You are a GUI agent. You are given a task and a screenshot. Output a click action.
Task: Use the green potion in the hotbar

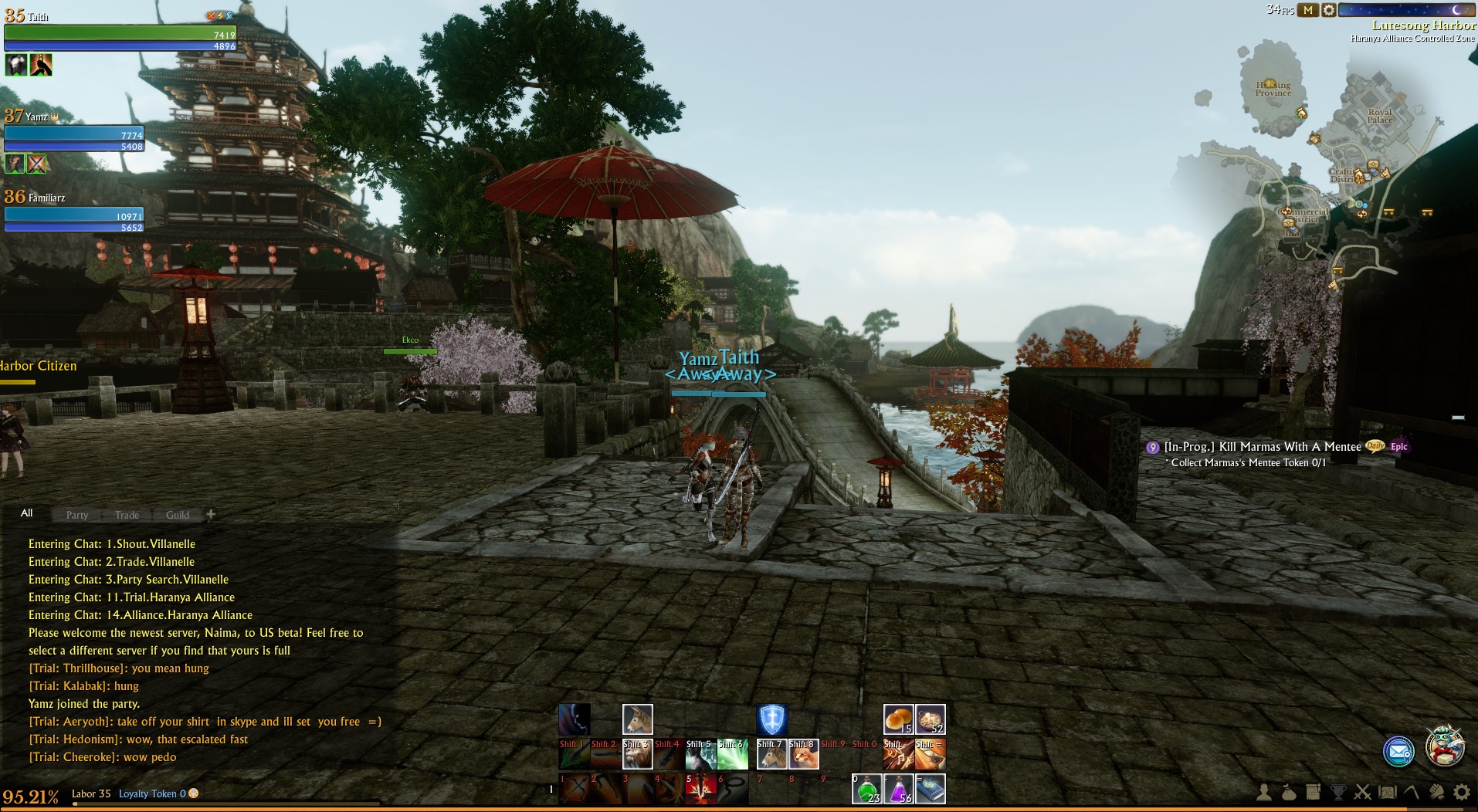pyautogui.click(x=867, y=789)
